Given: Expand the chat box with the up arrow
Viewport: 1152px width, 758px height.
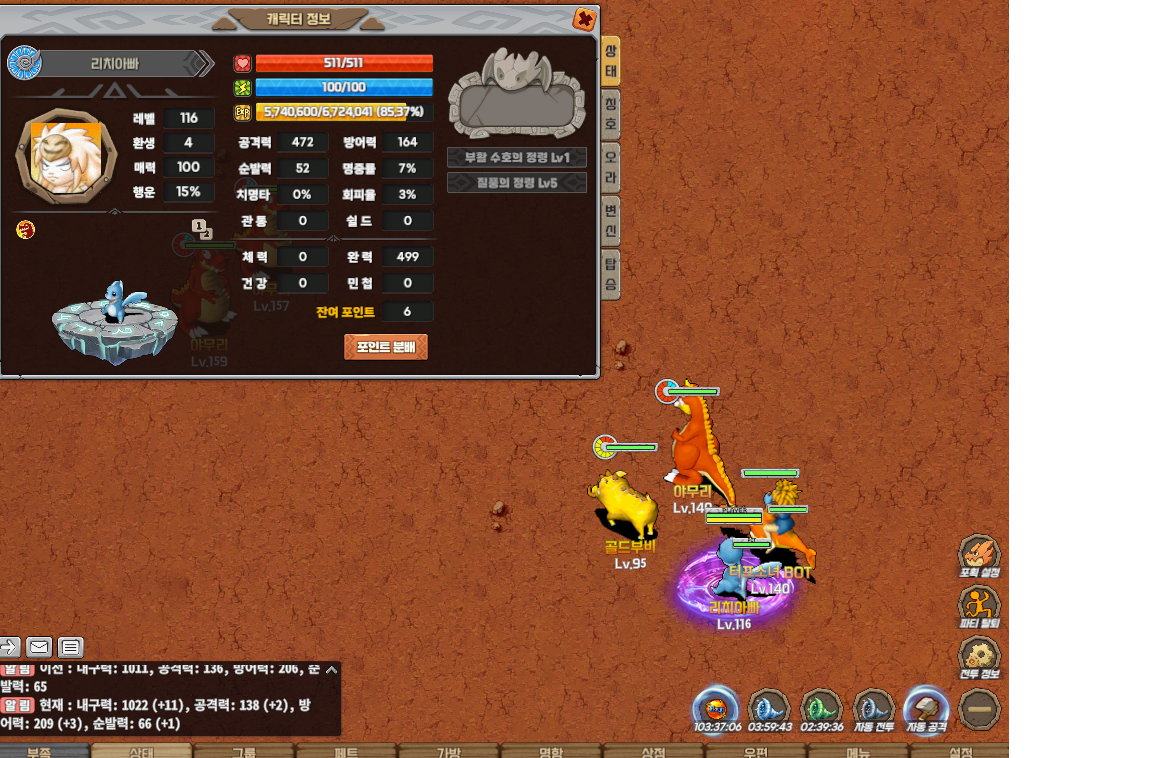Looking at the screenshot, I should coord(331,669).
